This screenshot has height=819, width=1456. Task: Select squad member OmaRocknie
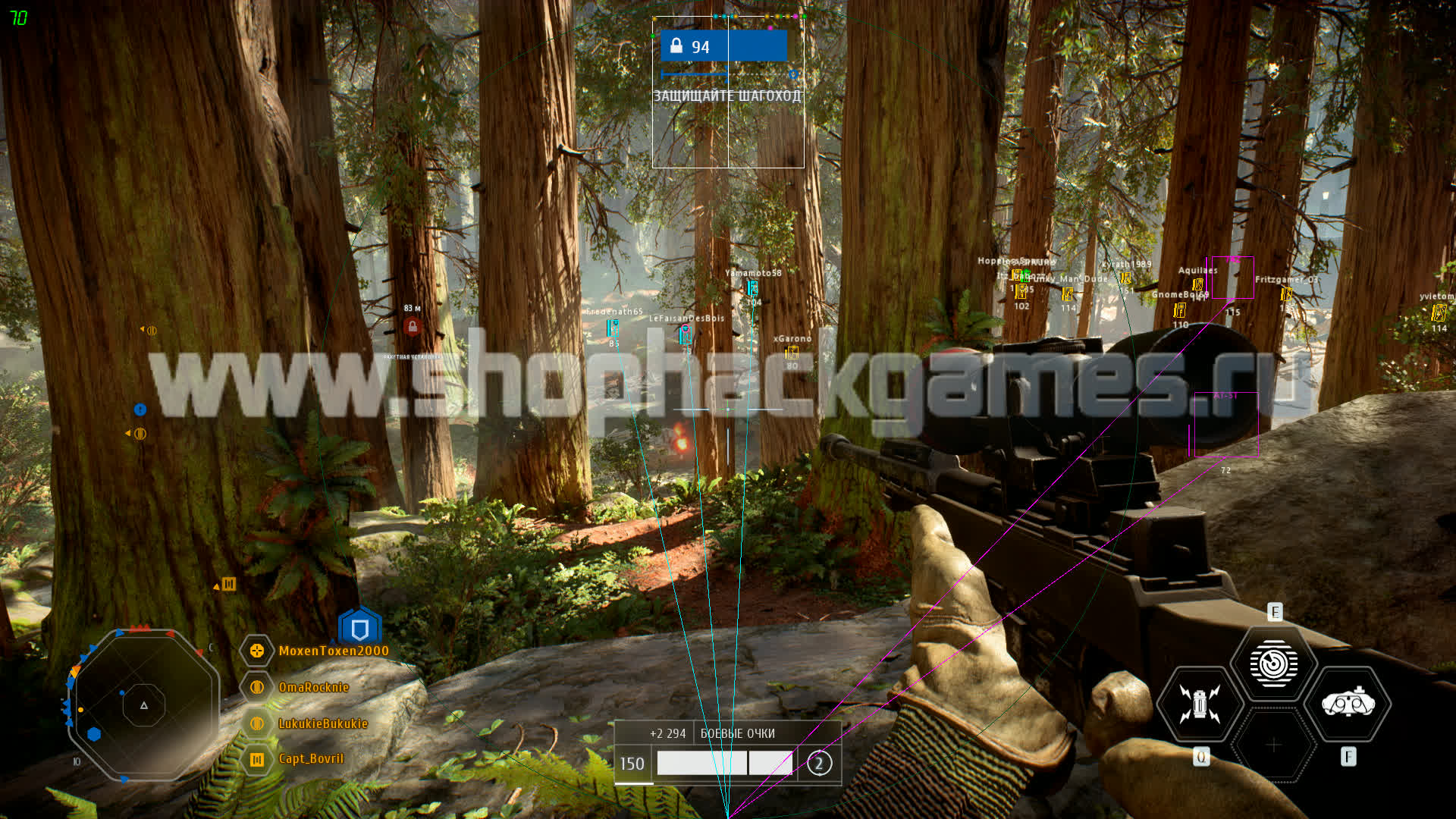(x=313, y=687)
